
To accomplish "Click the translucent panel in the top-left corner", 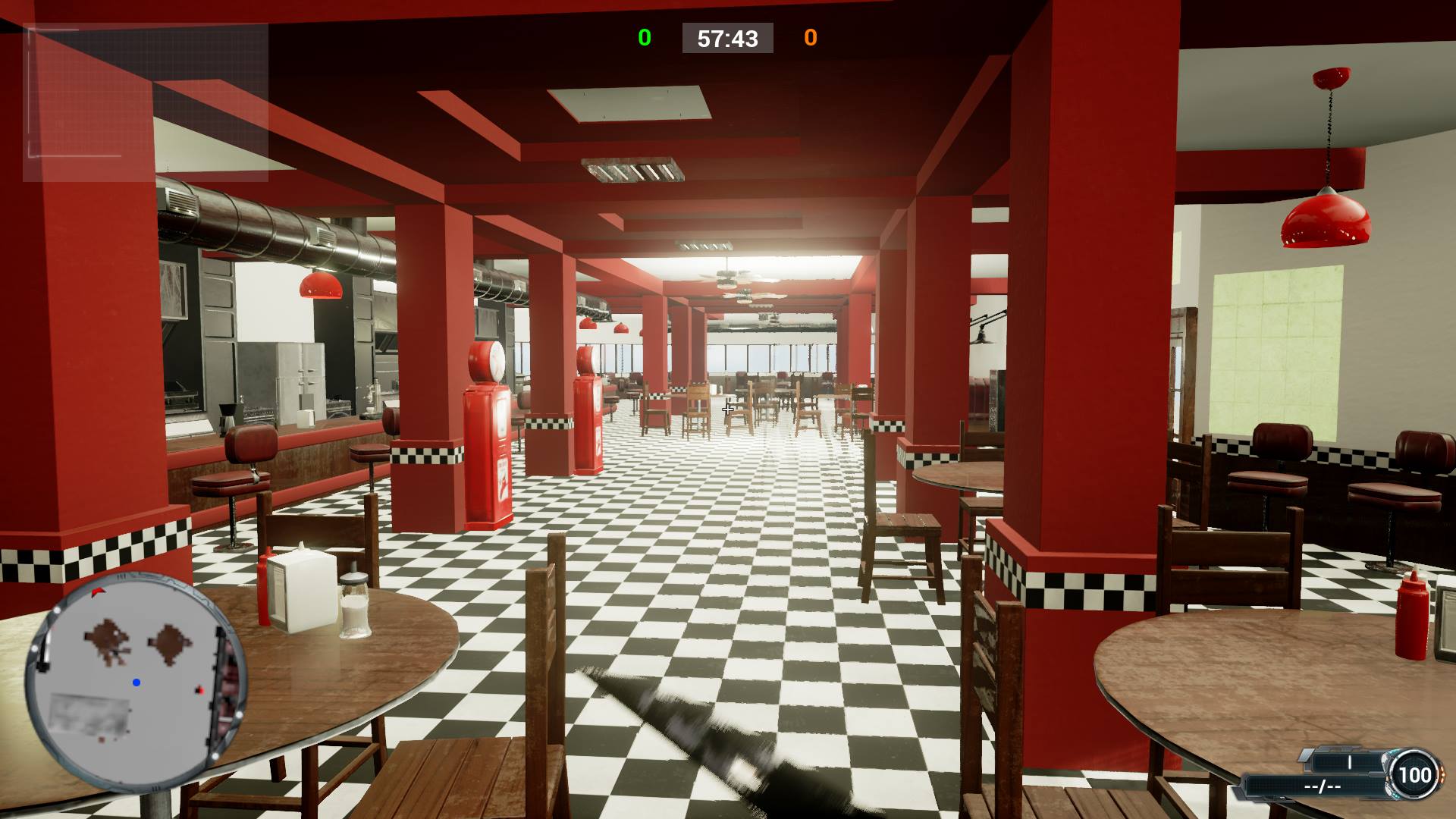I will pyautogui.click(x=148, y=102).
